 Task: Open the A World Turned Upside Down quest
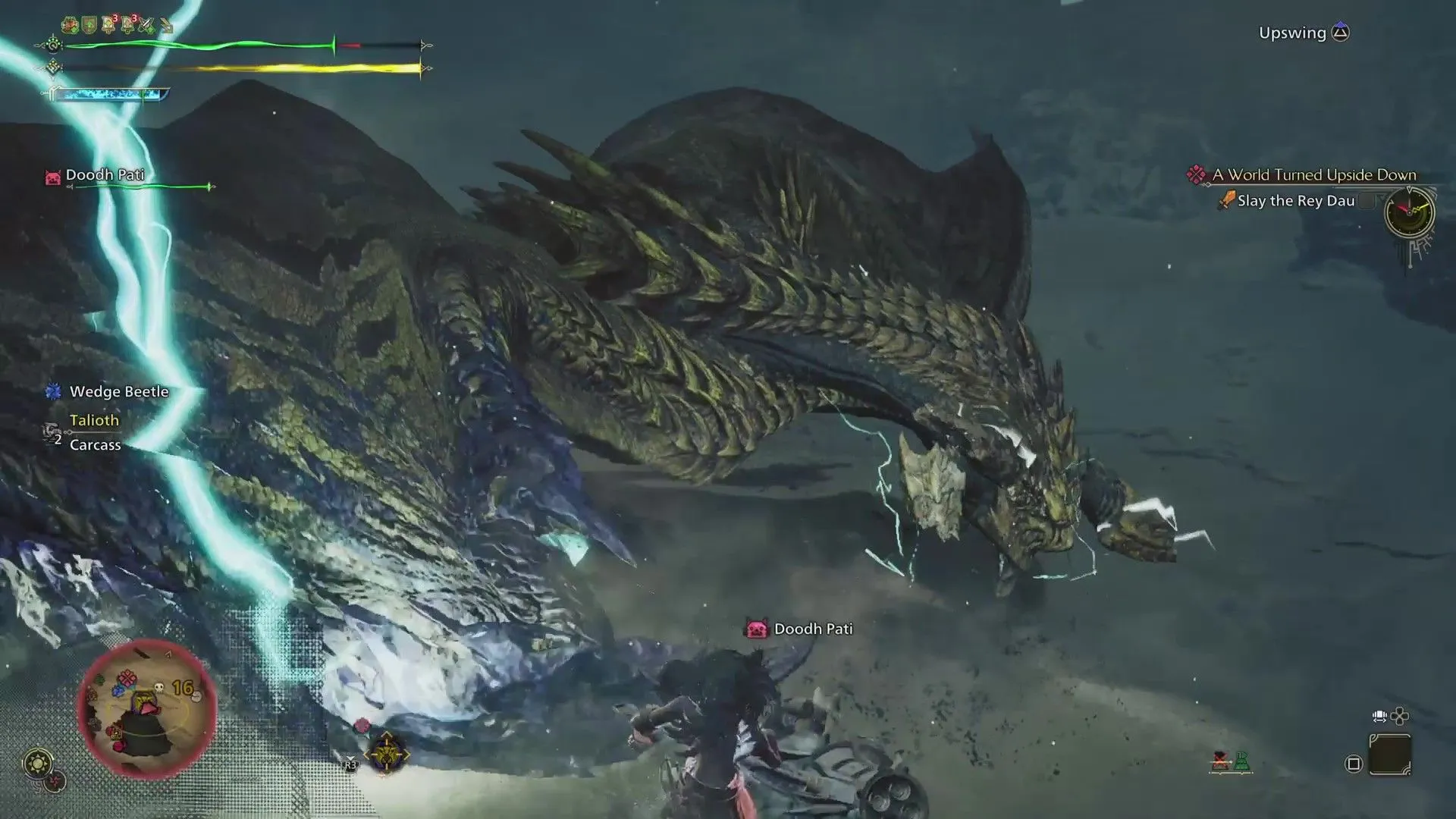1313,175
